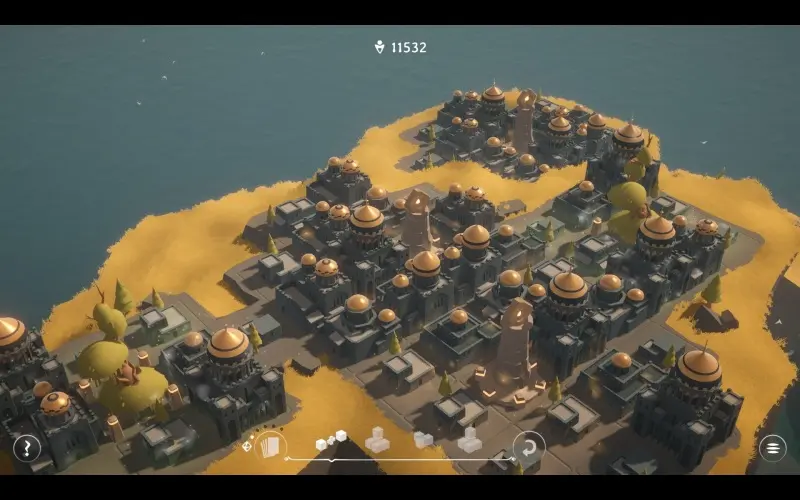Open the three-line main menu button
This screenshot has width=800, height=500.
(773, 448)
